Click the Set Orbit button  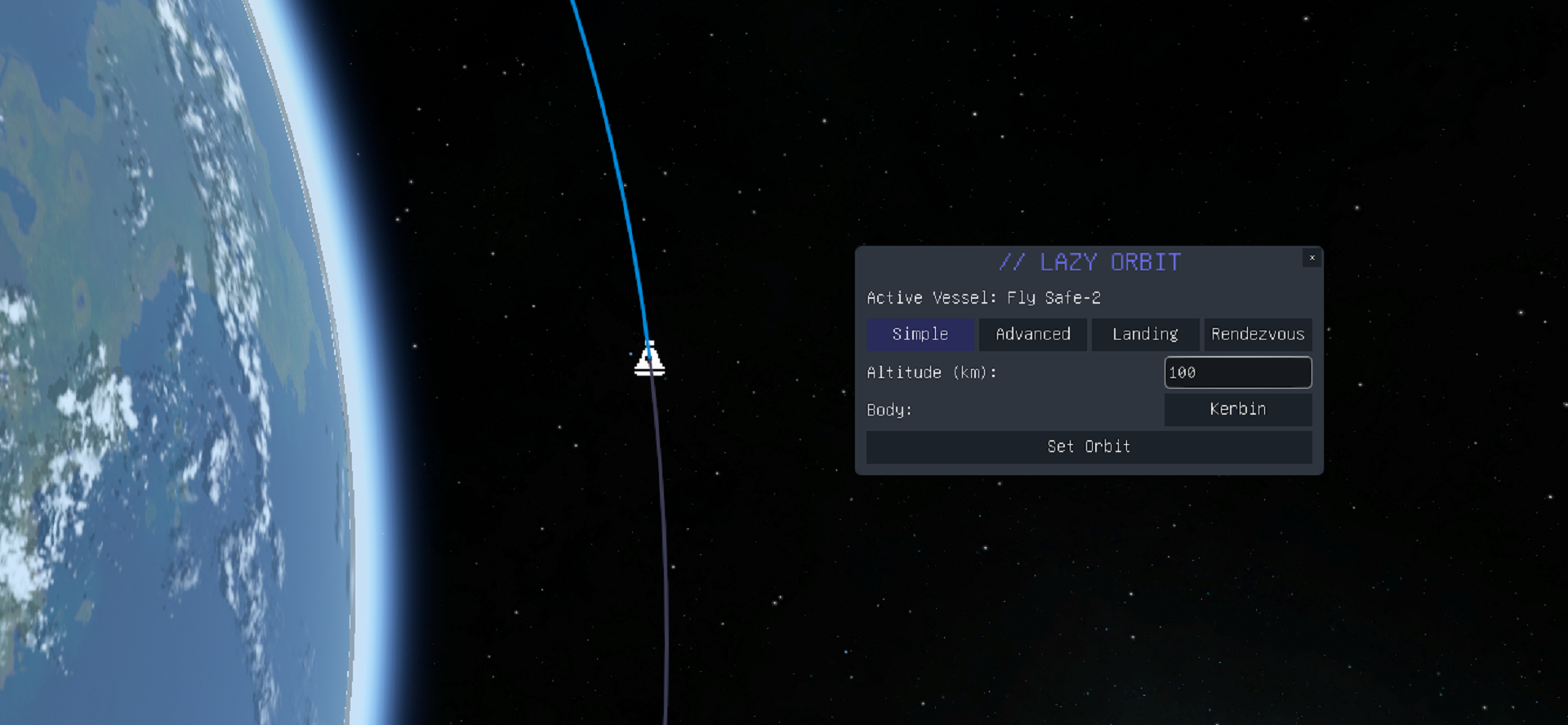pyautogui.click(x=1089, y=447)
